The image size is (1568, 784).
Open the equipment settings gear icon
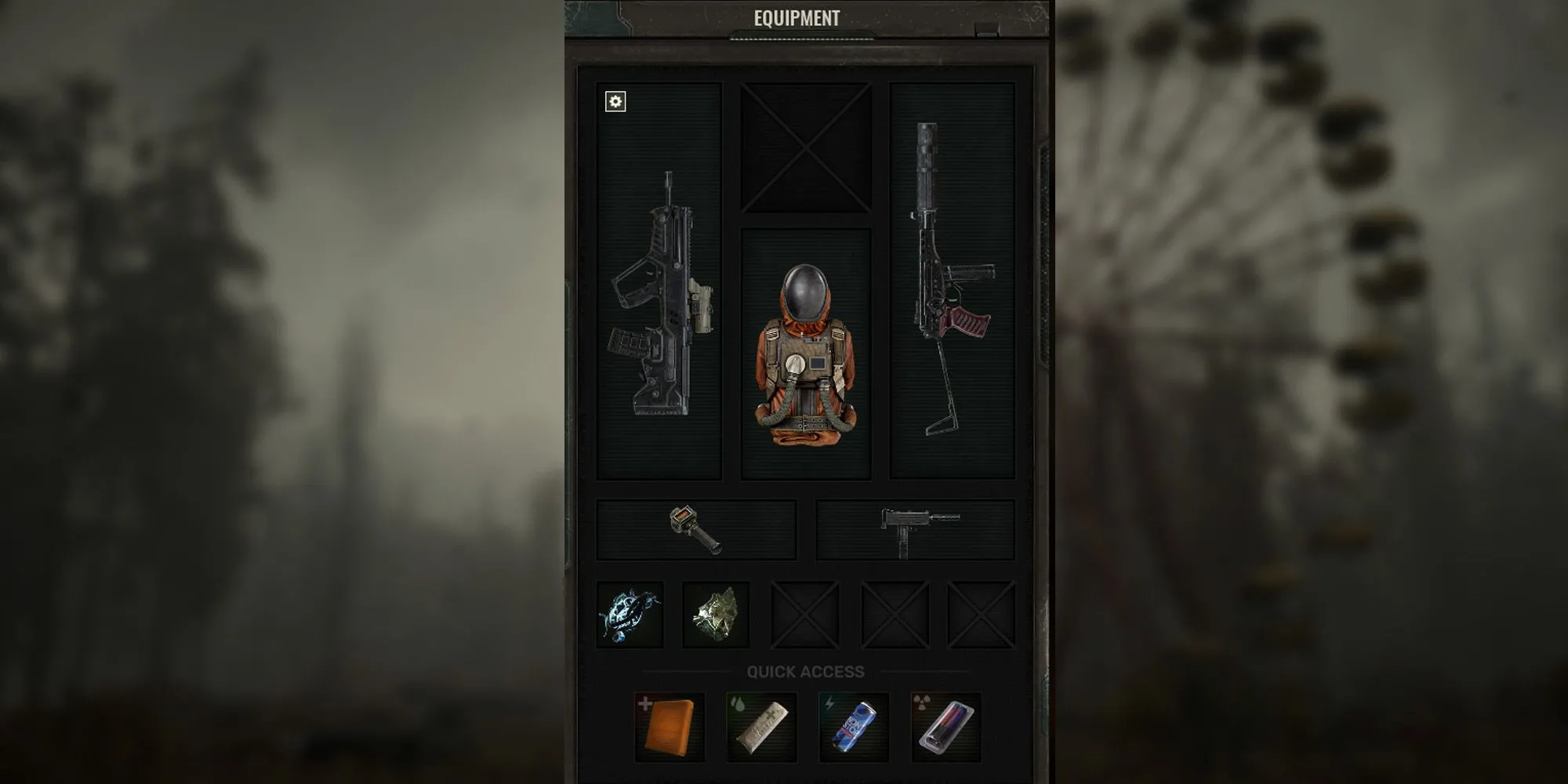point(616,101)
